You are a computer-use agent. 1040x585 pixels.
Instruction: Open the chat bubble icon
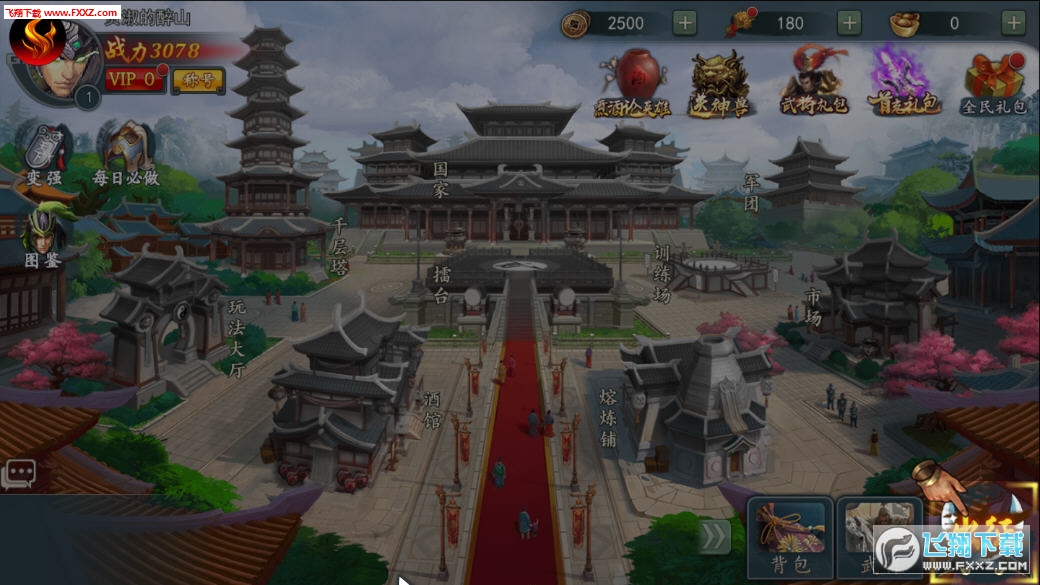click(x=18, y=473)
